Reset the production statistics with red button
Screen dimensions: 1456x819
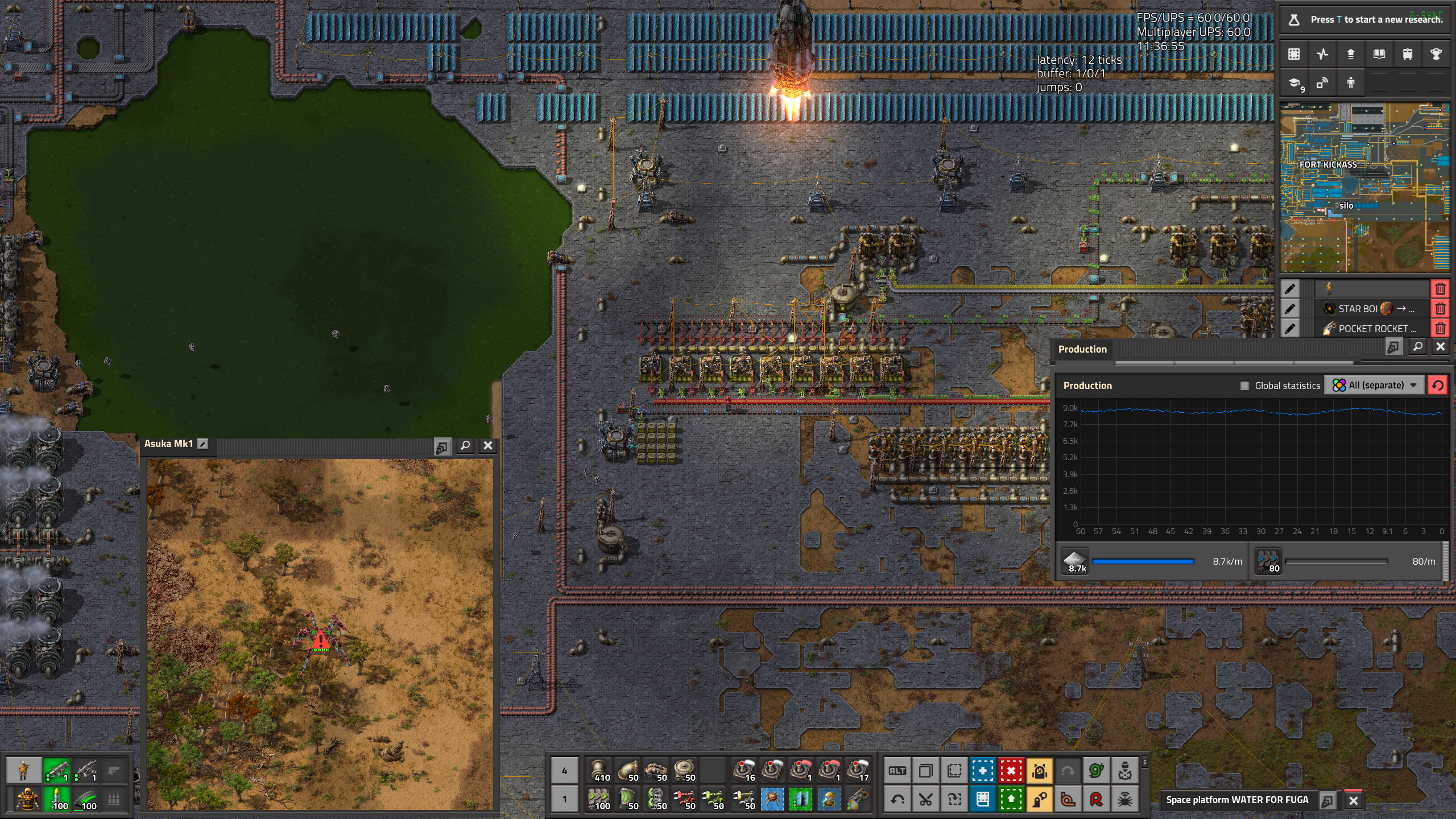click(x=1437, y=385)
